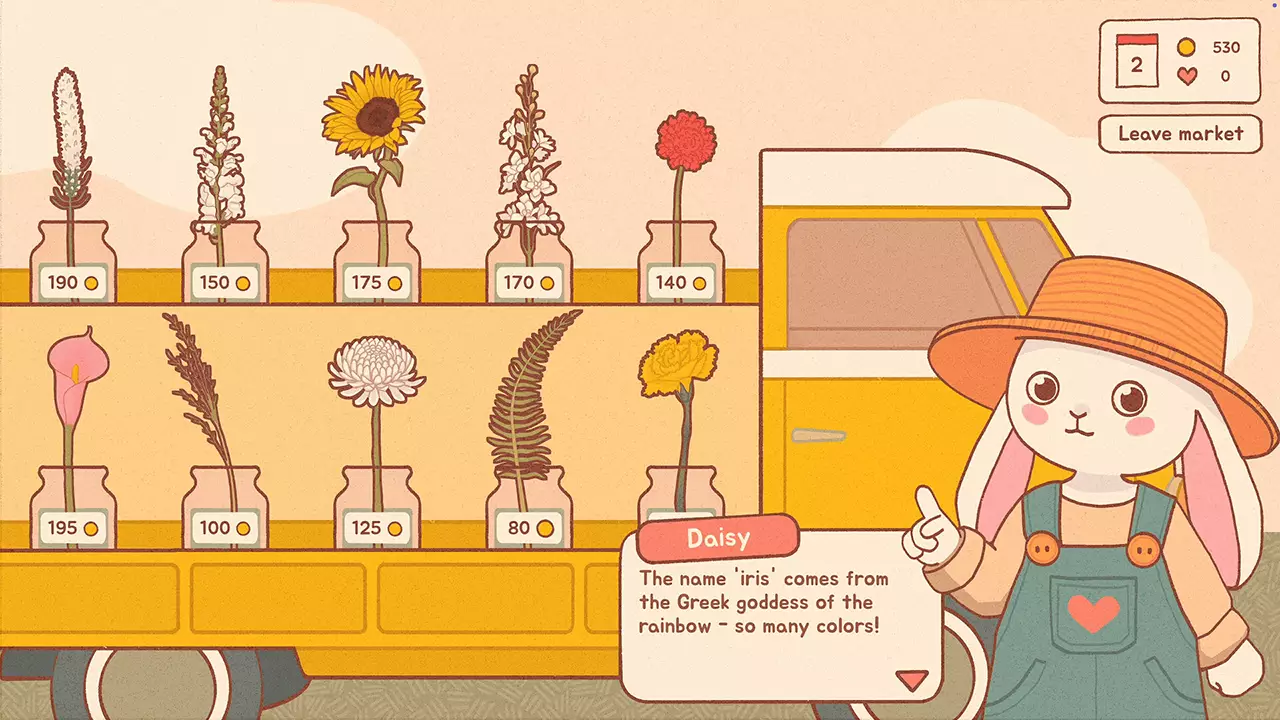Viewport: 1280px width, 720px height.
Task: Open the calendar showing day 2
Action: pyautogui.click(x=1135, y=61)
